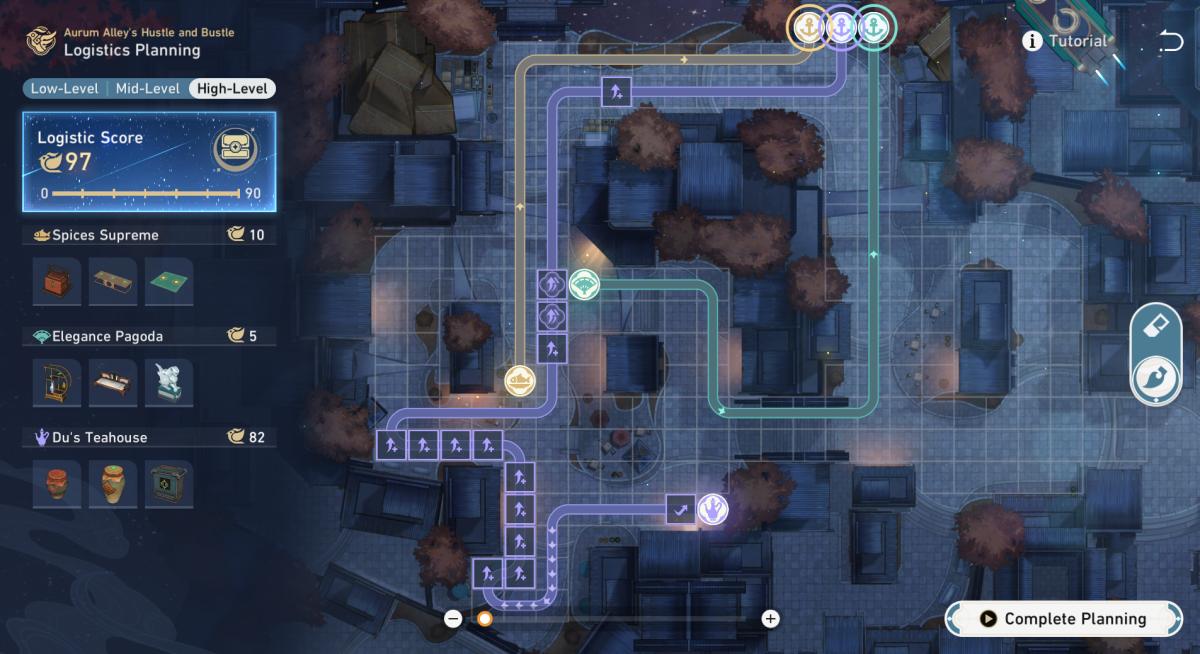The width and height of the screenshot is (1200, 654).
Task: Pick the gold Spices Supreme shop node
Action: (x=520, y=380)
